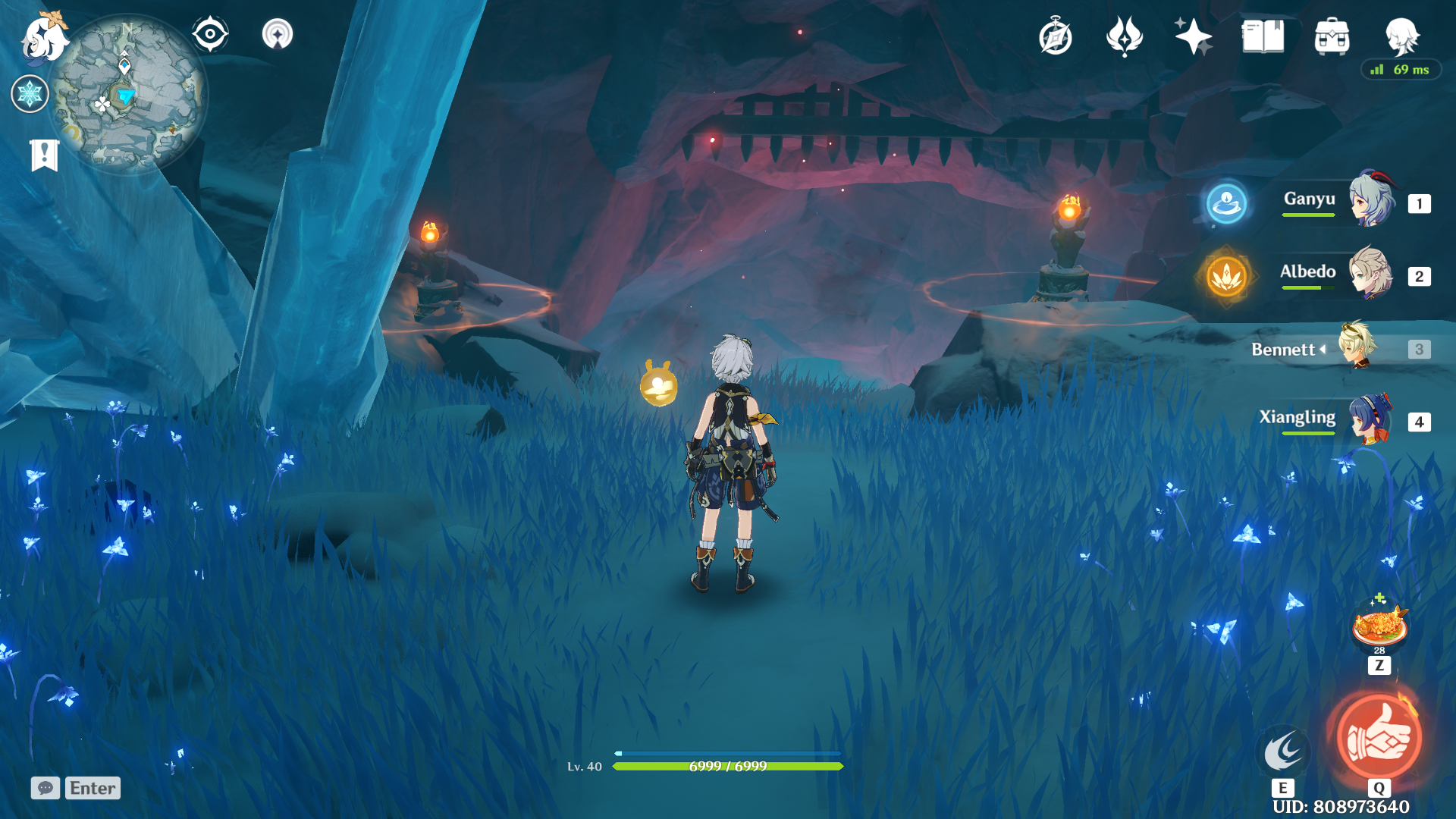Use the food dish quick-item
This screenshot has height=819, width=1456.
pos(1379,627)
